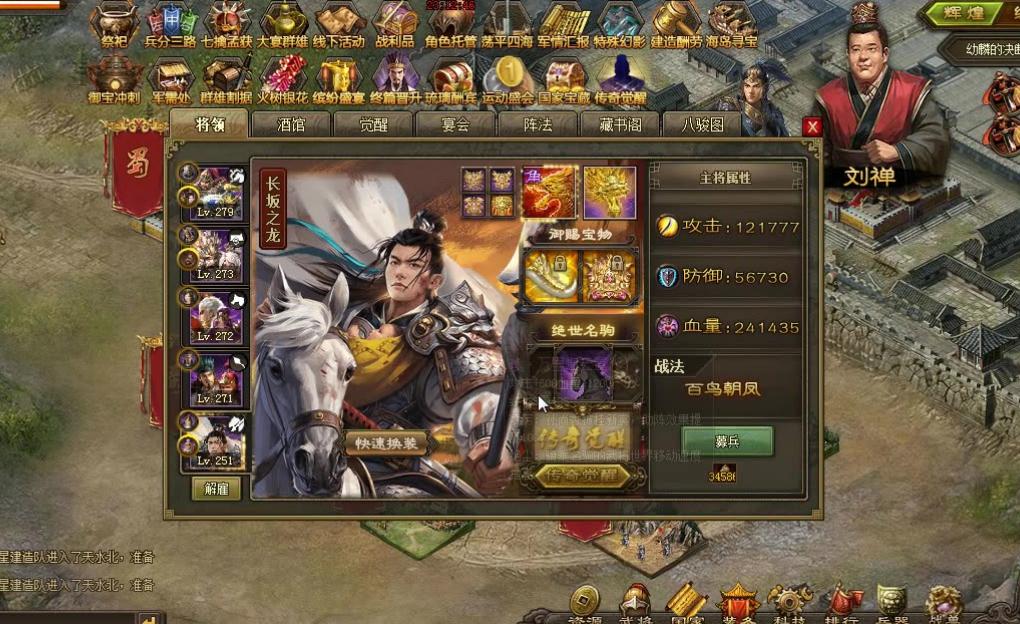Dismiss the general with the 解雇 button
The height and width of the screenshot is (624, 1020).
tap(216, 489)
